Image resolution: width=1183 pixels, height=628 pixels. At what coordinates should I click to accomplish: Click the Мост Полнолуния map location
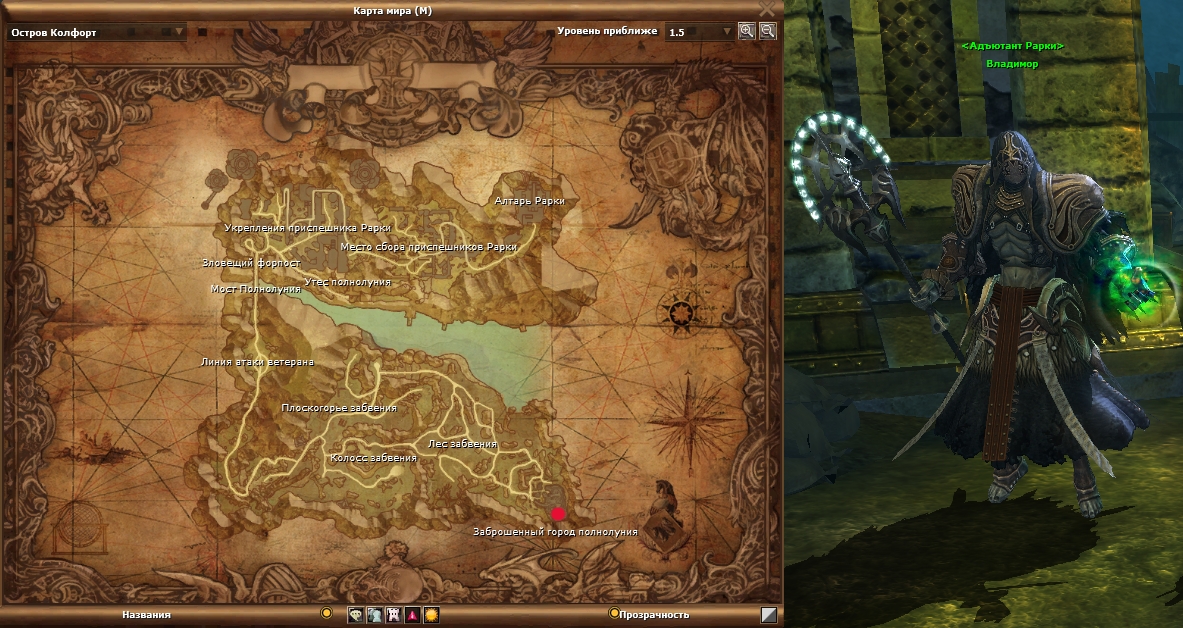(x=255, y=289)
